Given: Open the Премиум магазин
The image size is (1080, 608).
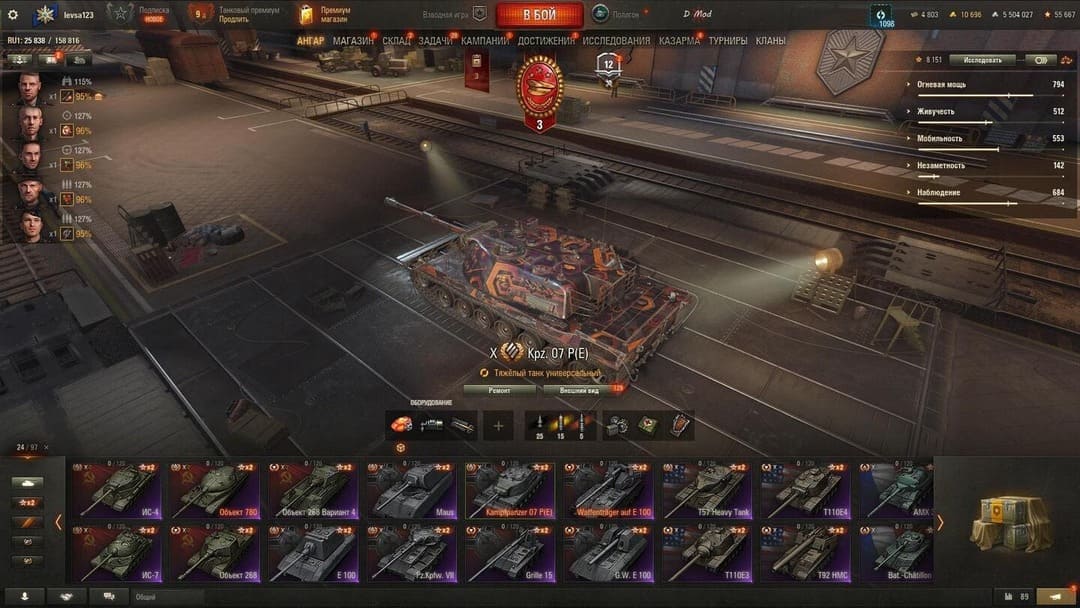Looking at the screenshot, I should [324, 15].
